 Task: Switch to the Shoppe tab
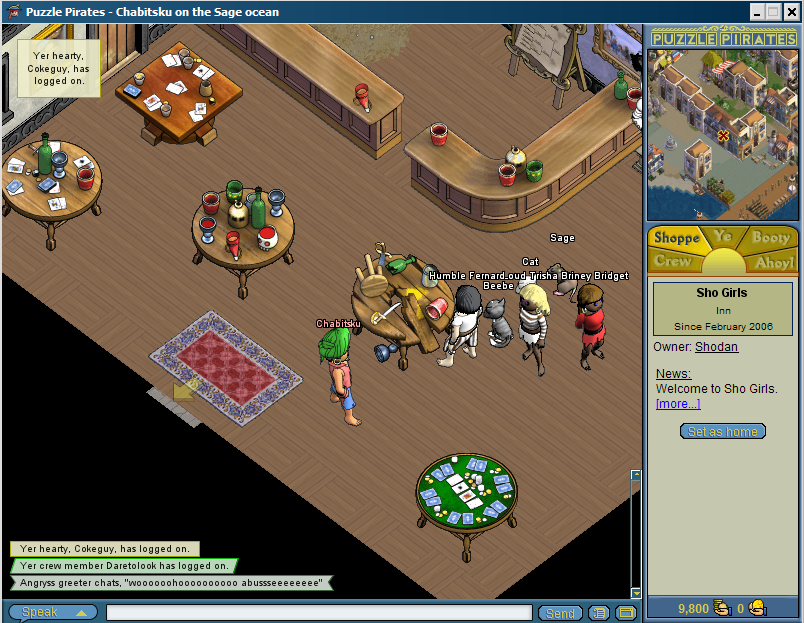[x=676, y=239]
